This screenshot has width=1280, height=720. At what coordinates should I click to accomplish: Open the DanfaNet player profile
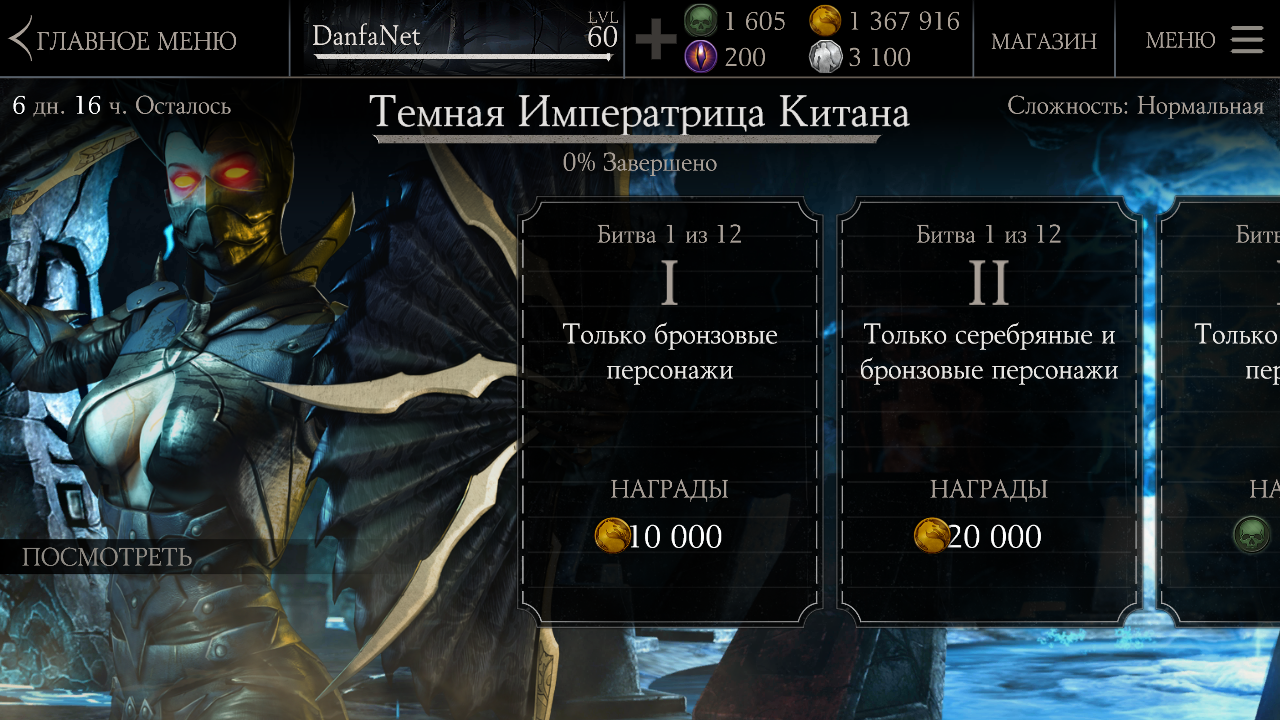462,40
